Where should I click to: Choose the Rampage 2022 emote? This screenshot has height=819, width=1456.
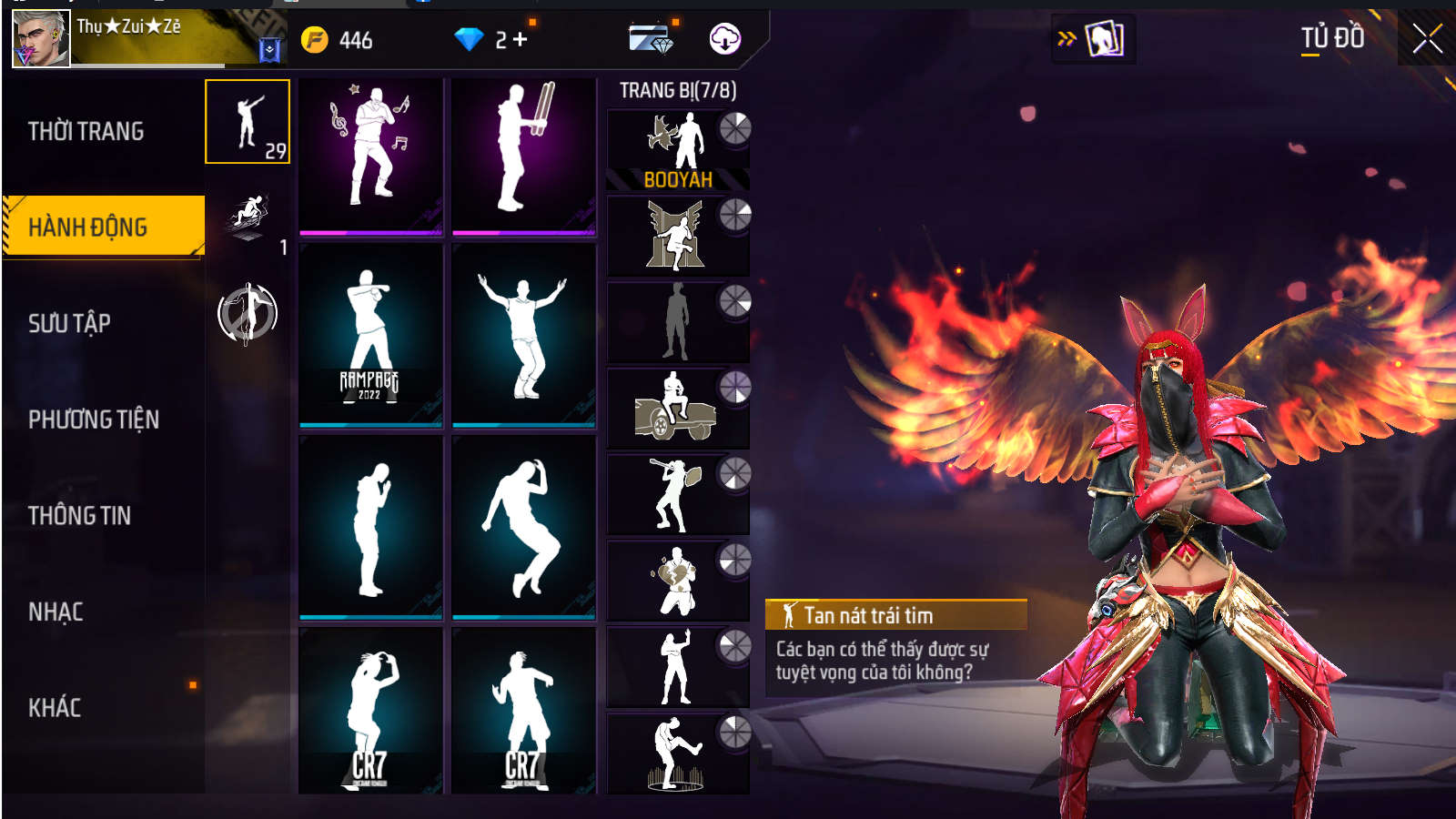click(370, 334)
